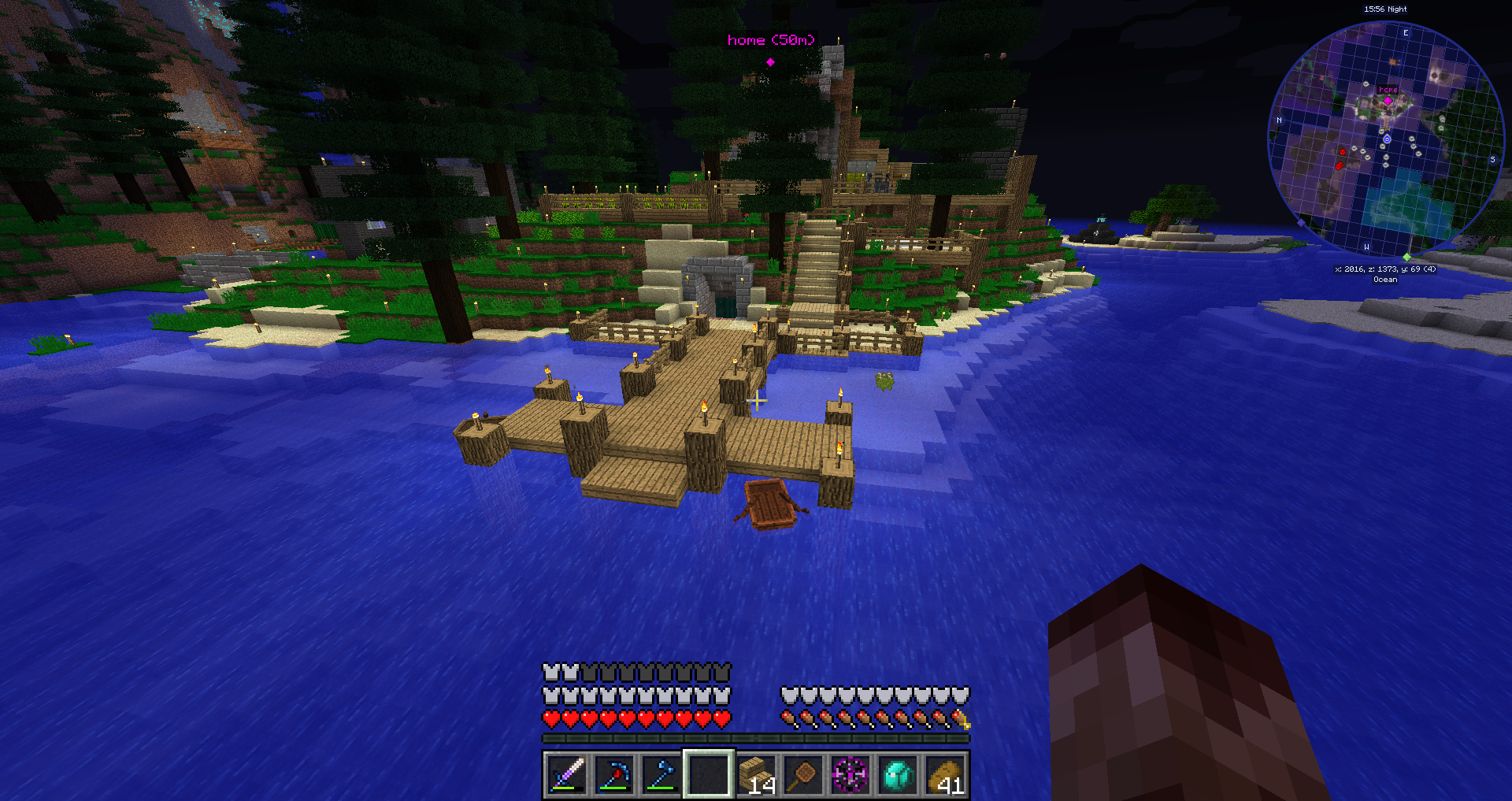The height and width of the screenshot is (801, 1512).
Task: Pick the brown paddle tool slot
Action: pyautogui.click(x=804, y=774)
